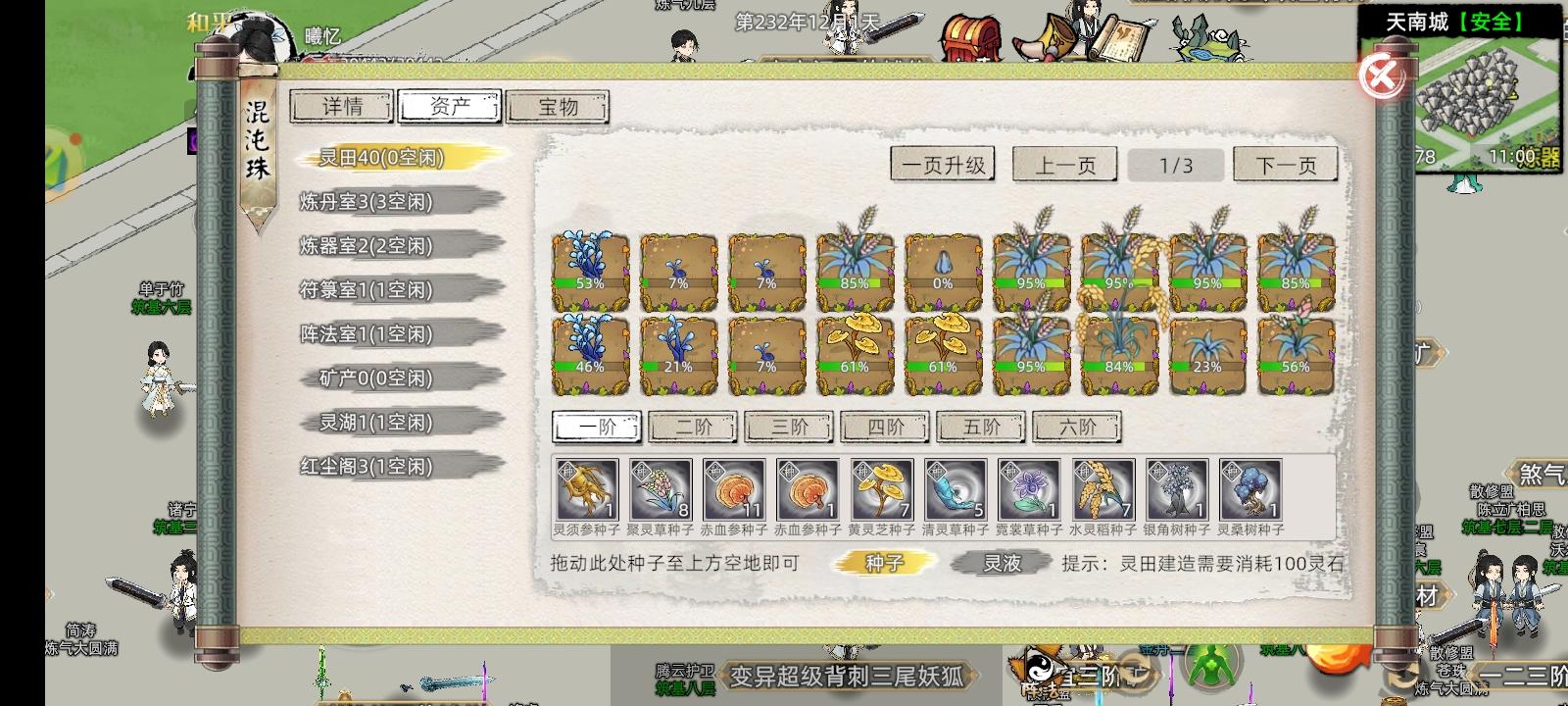This screenshot has width=1568, height=706.
Task: Switch to 灵液 spirit liquid mode
Action: point(998,563)
